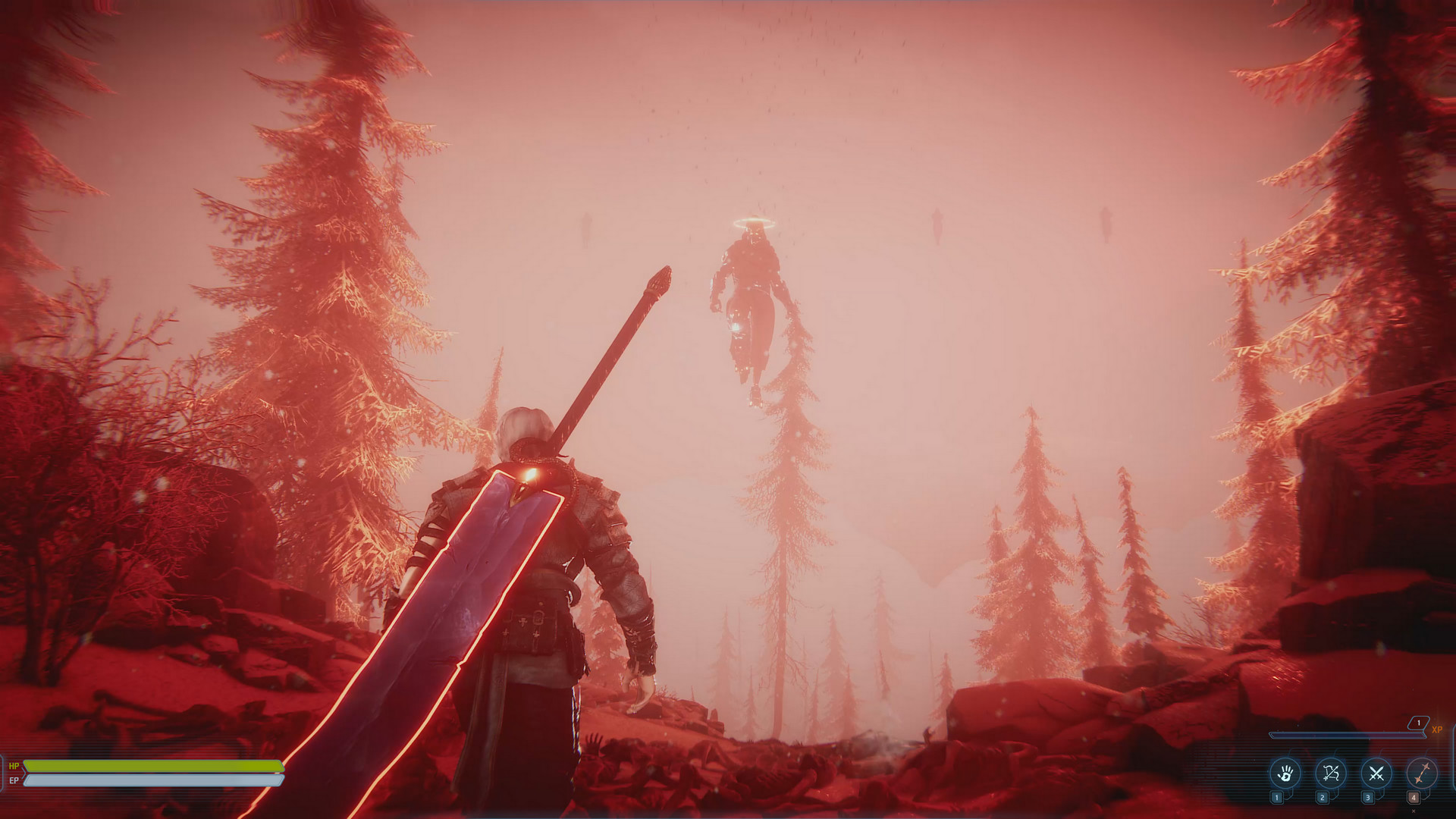Select the open hand ability icon

pyautogui.click(x=1287, y=774)
